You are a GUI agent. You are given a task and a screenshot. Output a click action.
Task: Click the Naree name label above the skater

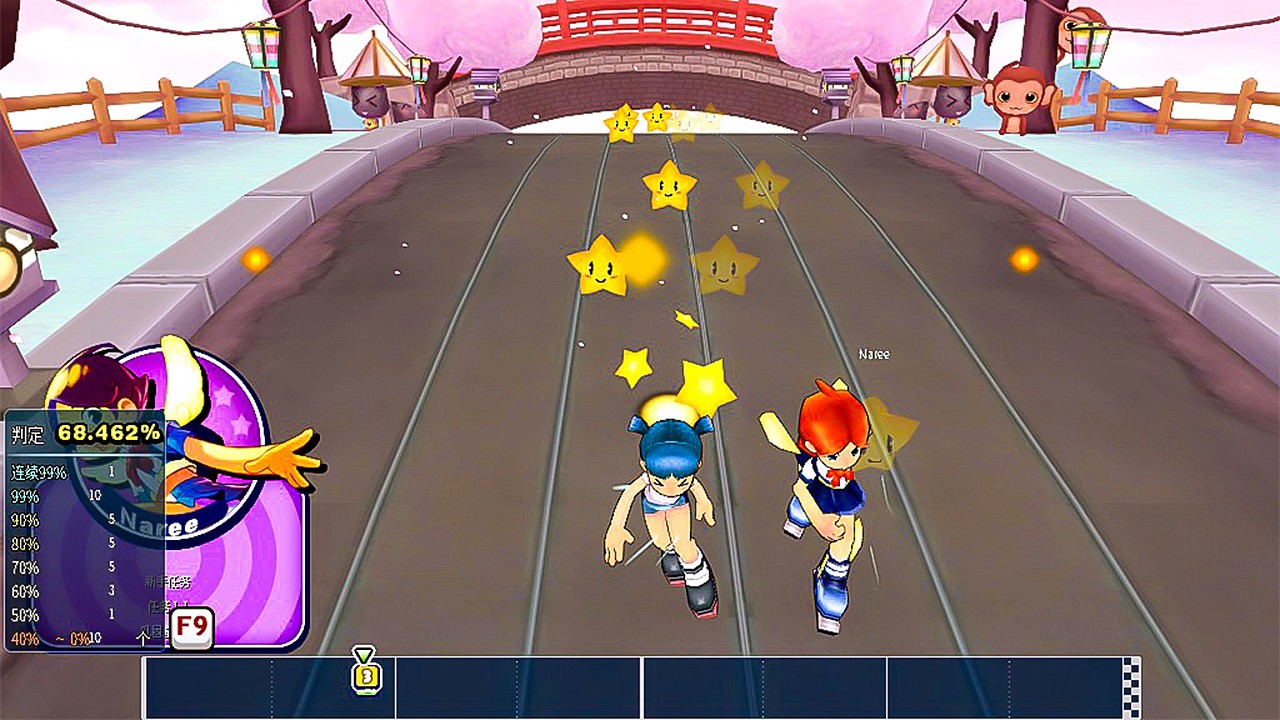(873, 354)
